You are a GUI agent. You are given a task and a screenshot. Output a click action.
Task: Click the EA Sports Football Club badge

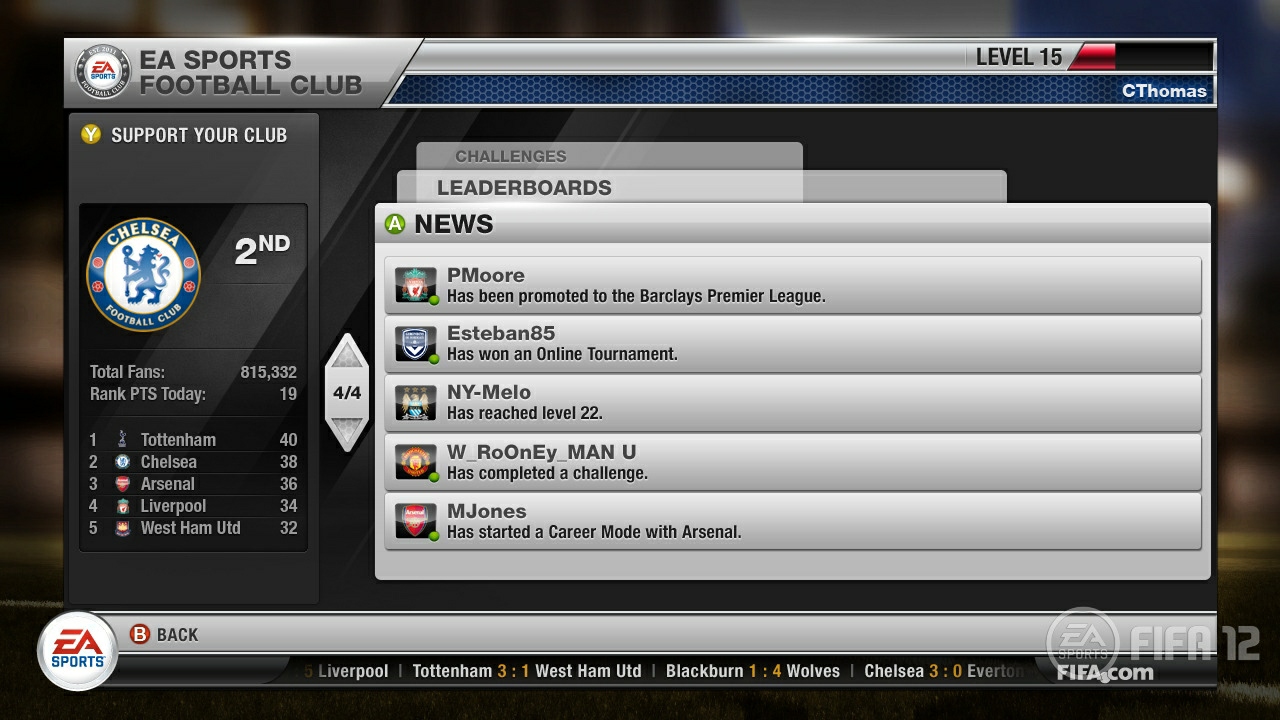[x=102, y=71]
